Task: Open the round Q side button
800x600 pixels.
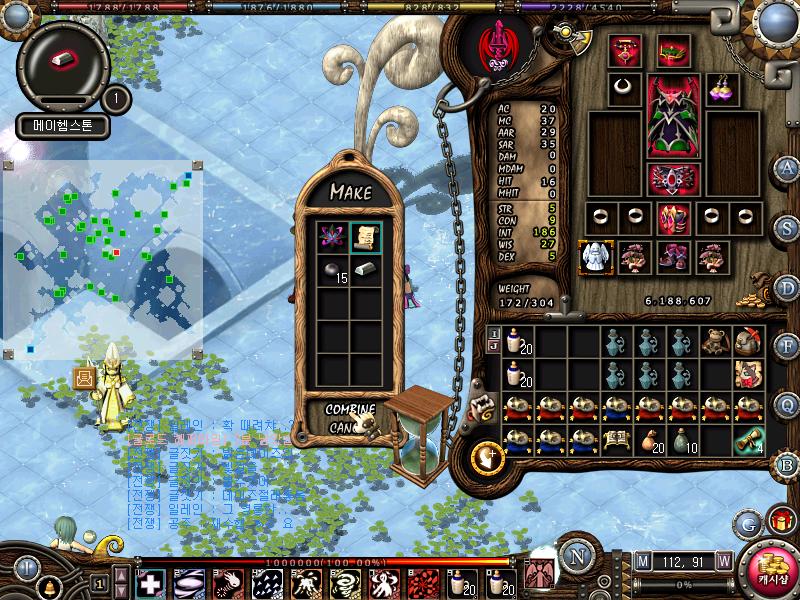Action: [787, 404]
